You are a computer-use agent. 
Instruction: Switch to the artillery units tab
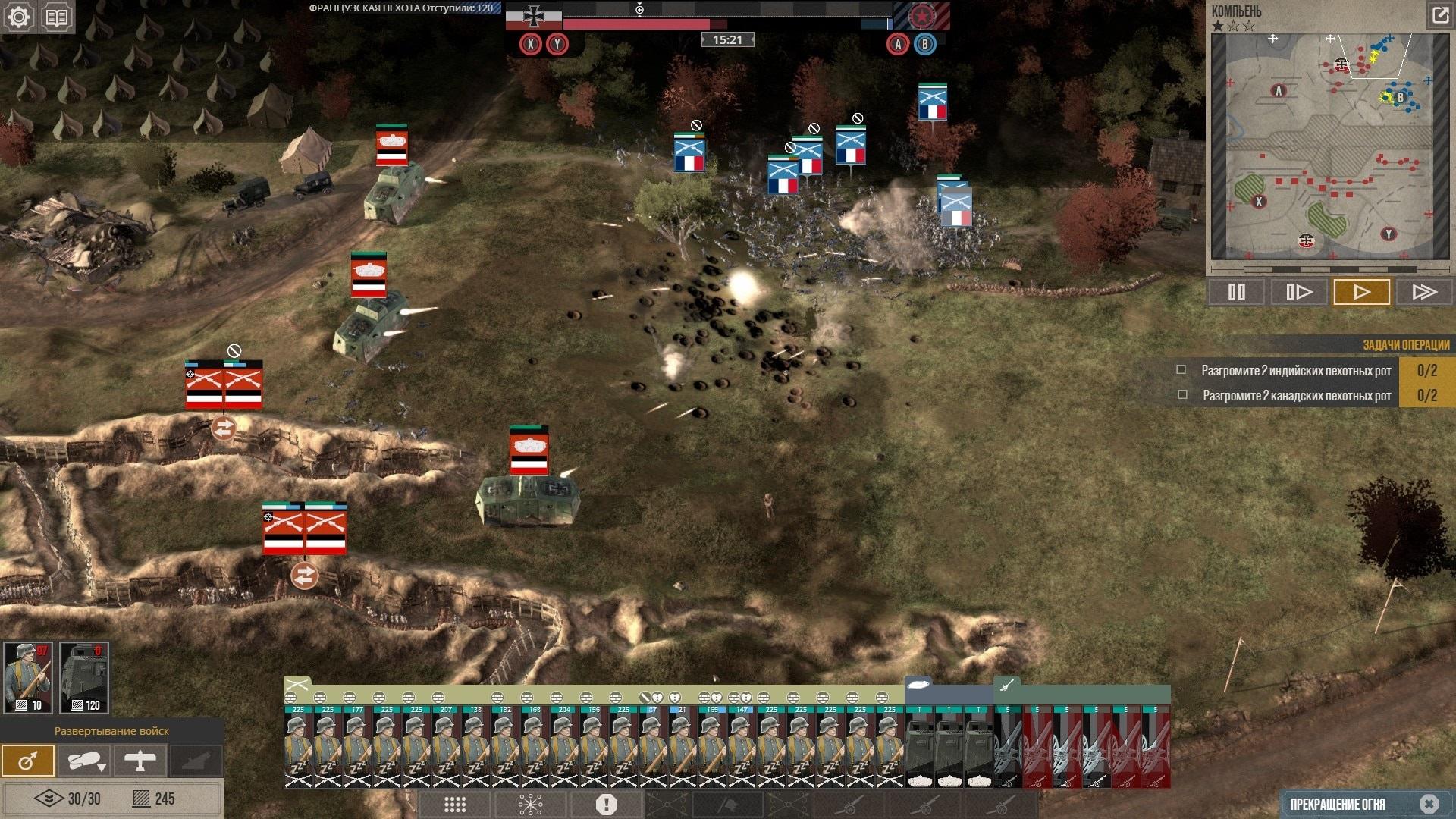point(1006,686)
